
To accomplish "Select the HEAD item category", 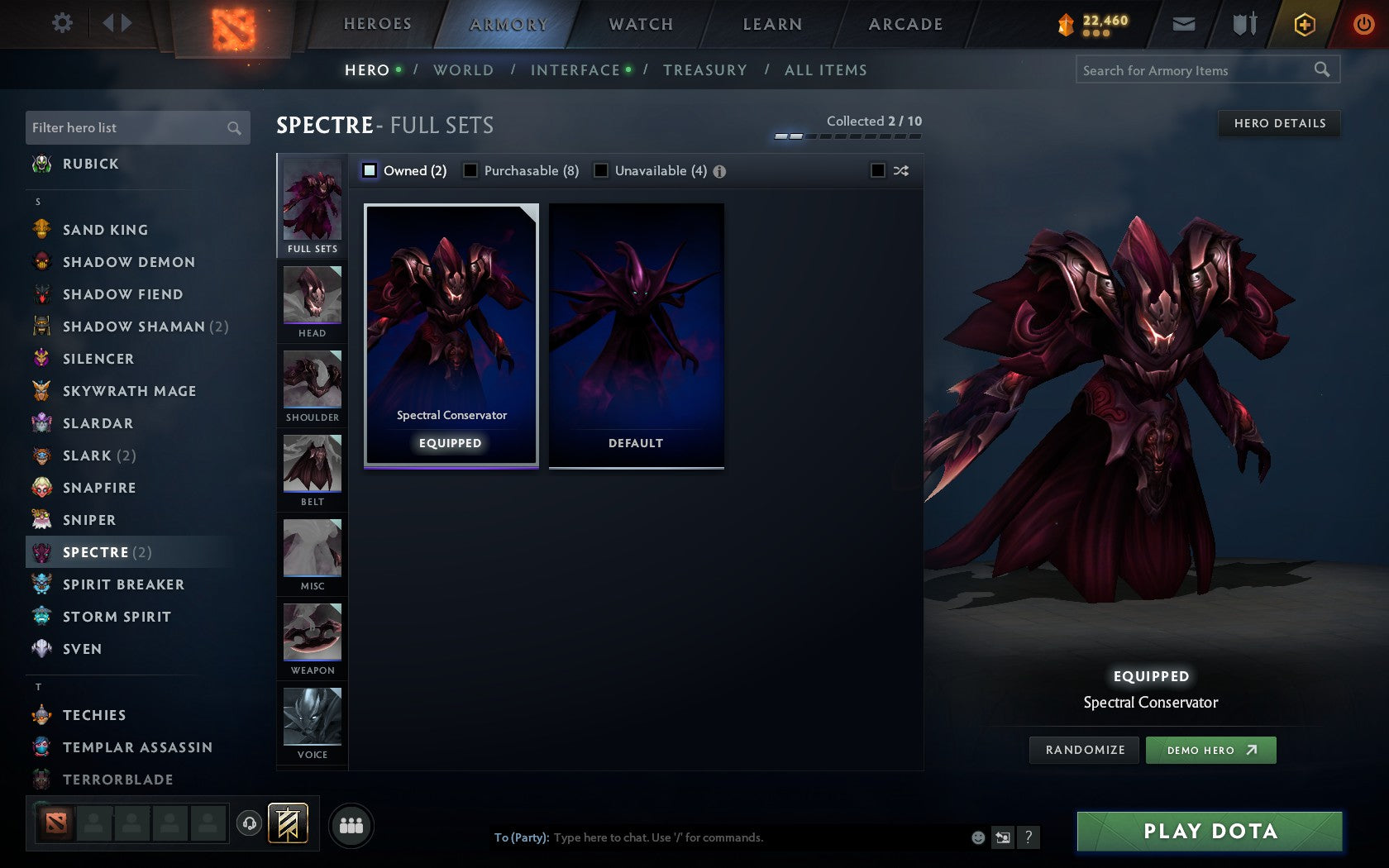I will pyautogui.click(x=312, y=302).
